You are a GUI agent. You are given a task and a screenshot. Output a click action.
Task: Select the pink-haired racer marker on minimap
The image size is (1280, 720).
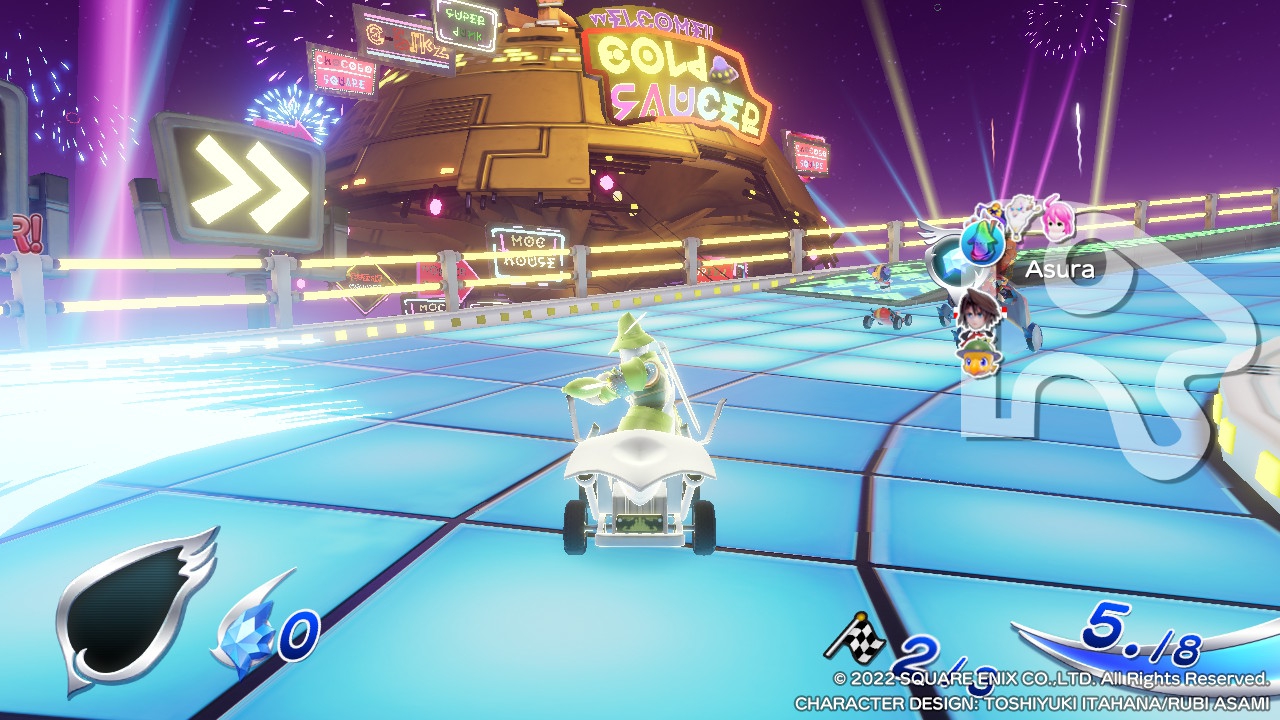click(1057, 221)
